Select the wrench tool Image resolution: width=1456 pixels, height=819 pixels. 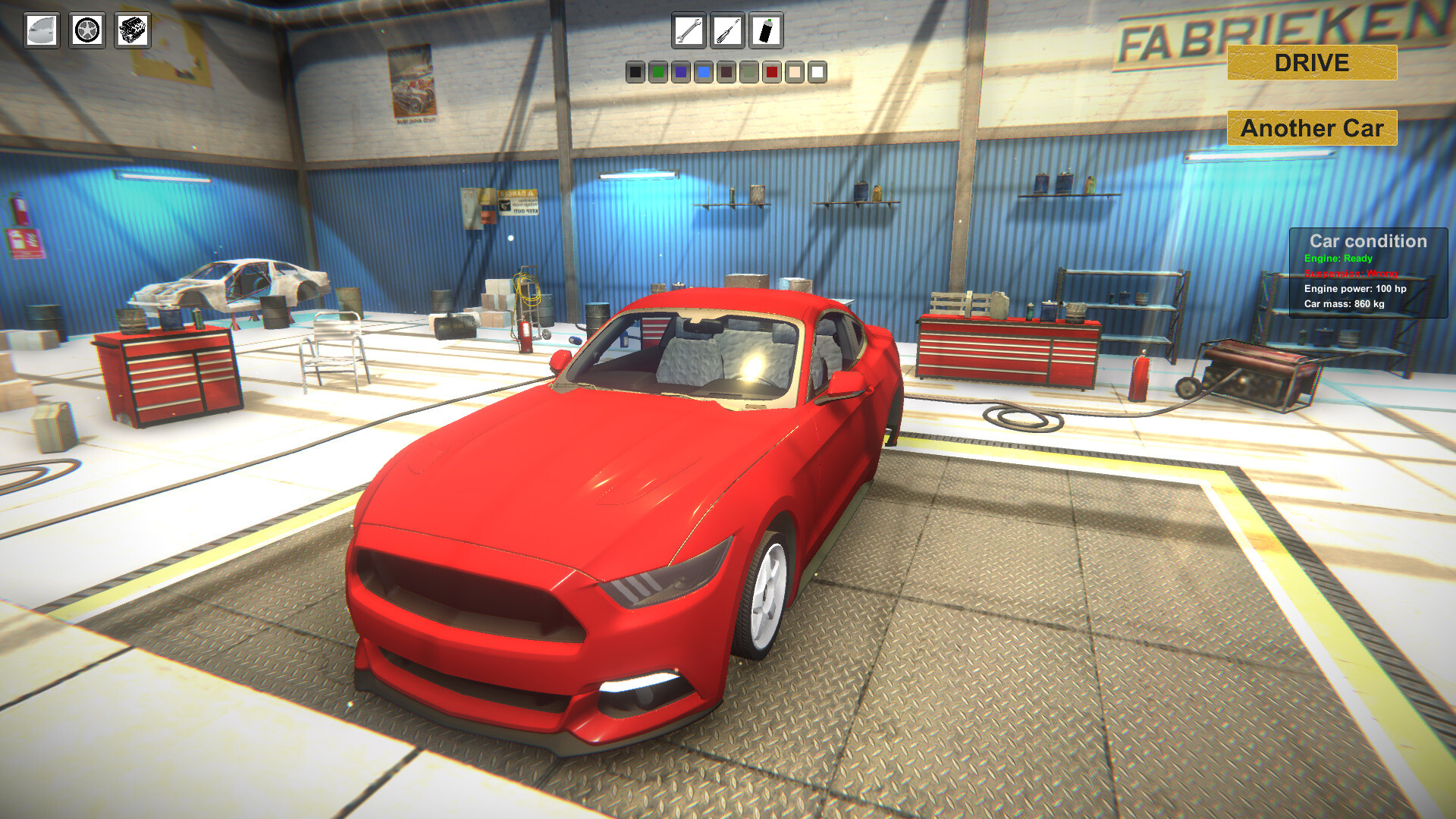[x=689, y=30]
